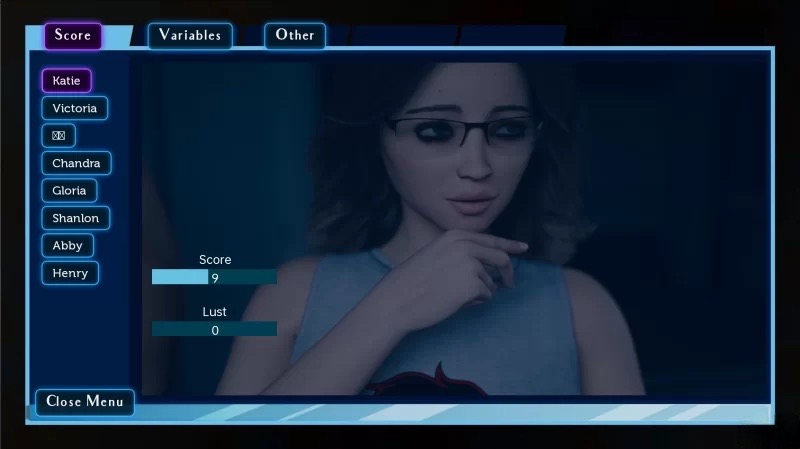The image size is (800, 449).
Task: Show Henry's score
Action: tap(70, 273)
